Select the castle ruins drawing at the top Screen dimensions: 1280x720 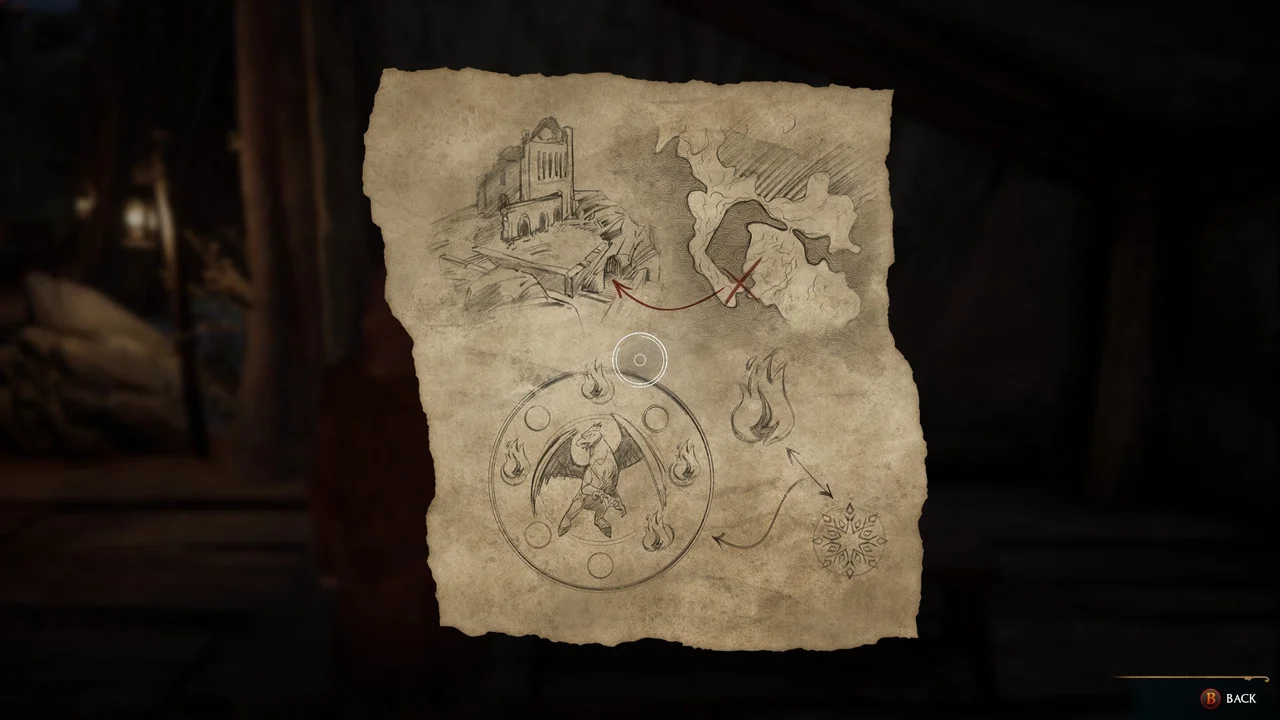point(545,170)
